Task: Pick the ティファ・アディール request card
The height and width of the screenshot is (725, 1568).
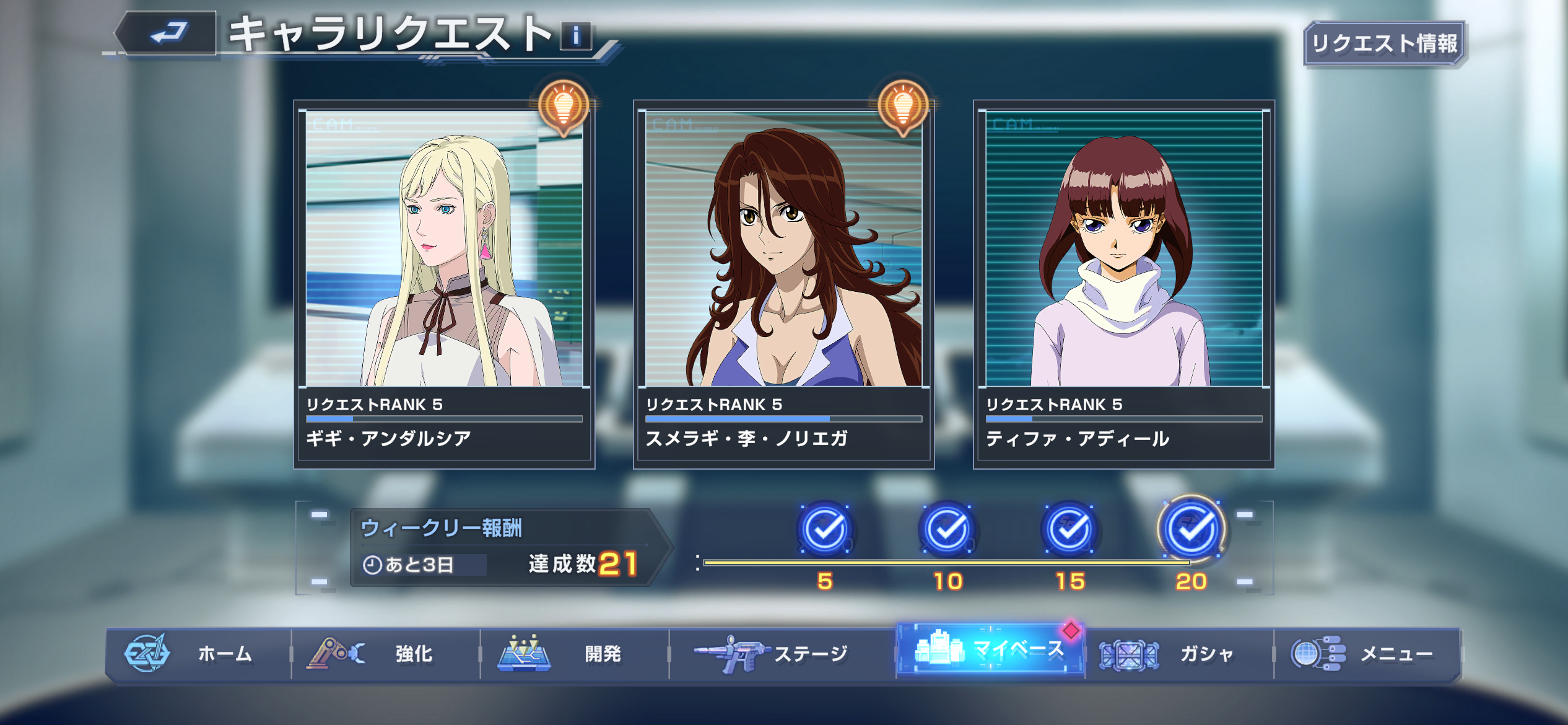Action: click(1123, 284)
